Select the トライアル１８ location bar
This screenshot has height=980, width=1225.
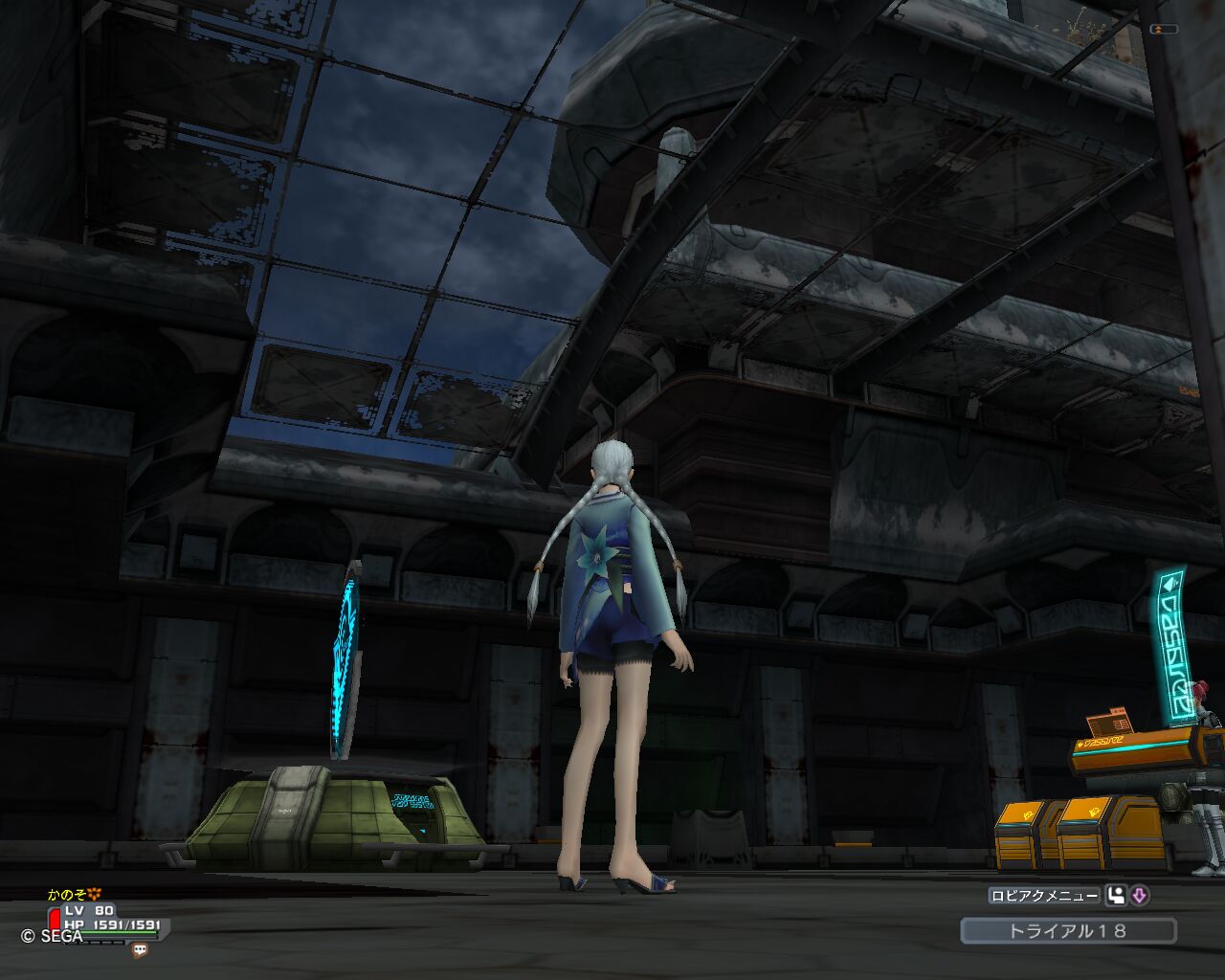[1068, 930]
